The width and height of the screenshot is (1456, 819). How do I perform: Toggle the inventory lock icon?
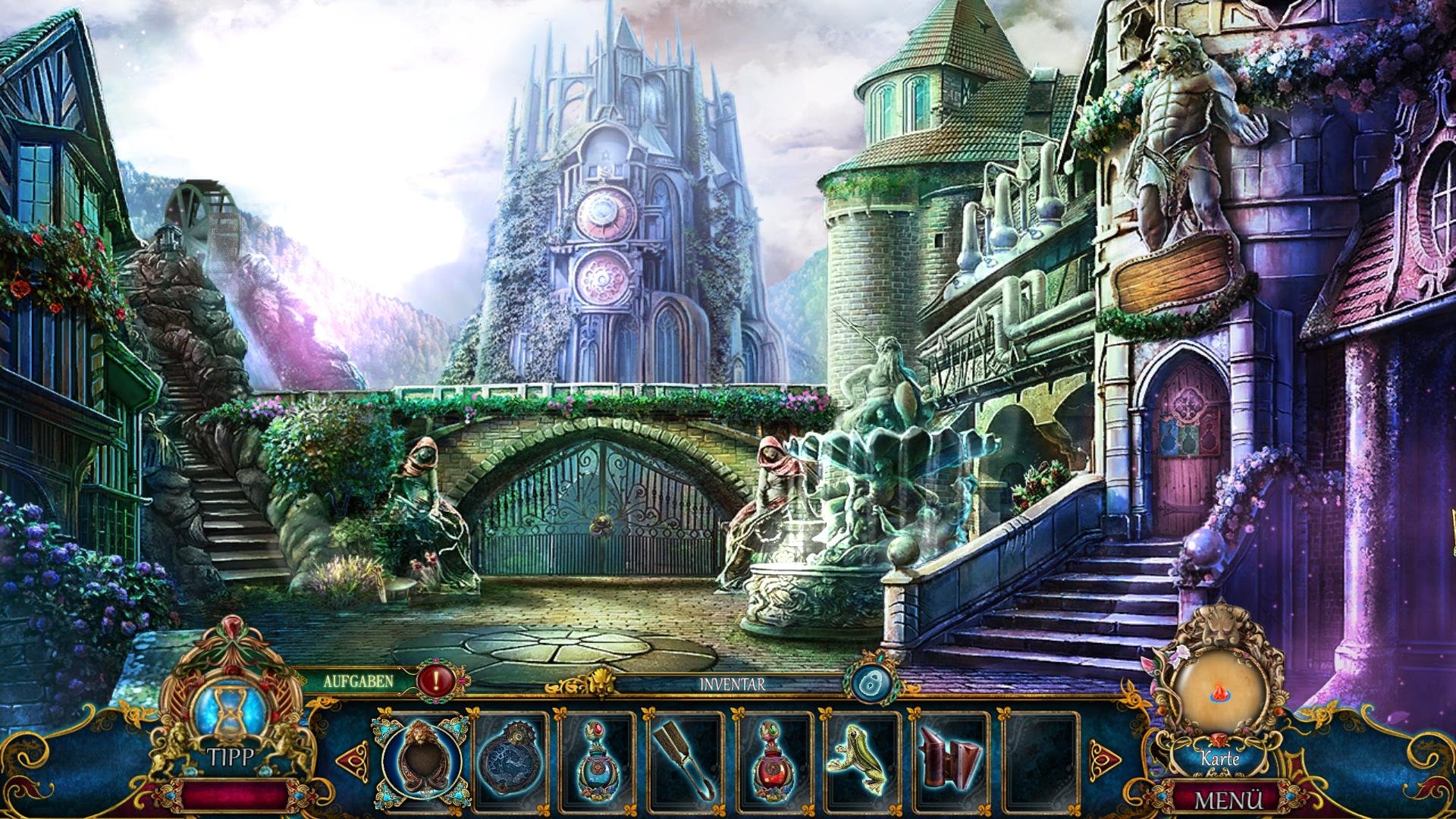[871, 683]
